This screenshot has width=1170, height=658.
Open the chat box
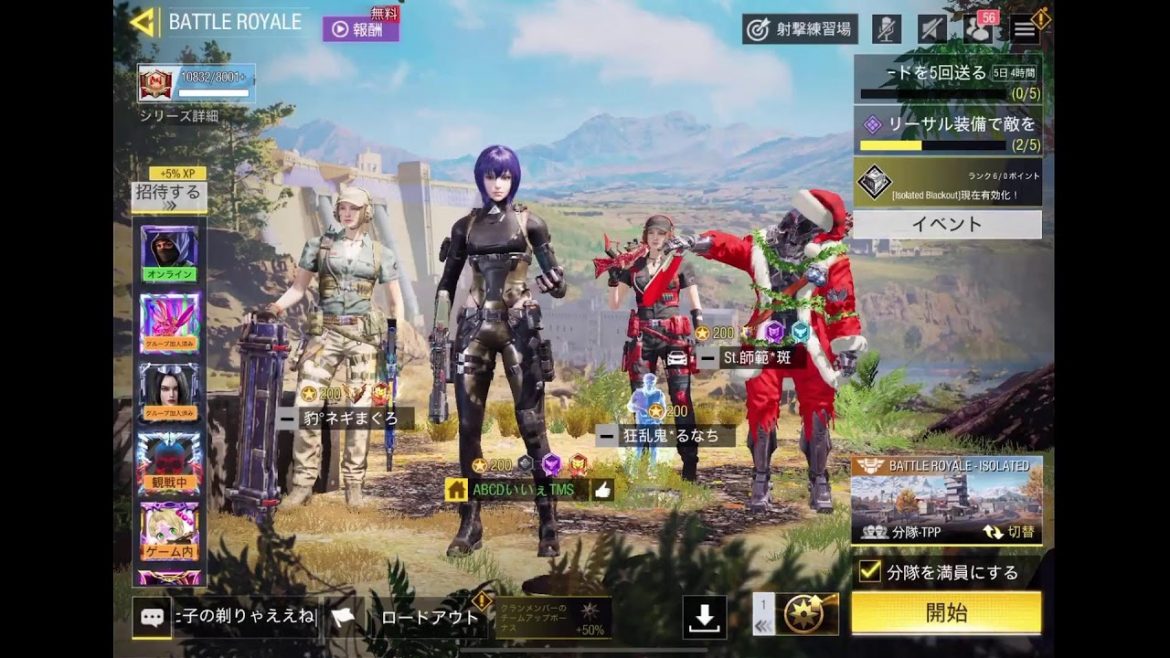click(x=152, y=617)
